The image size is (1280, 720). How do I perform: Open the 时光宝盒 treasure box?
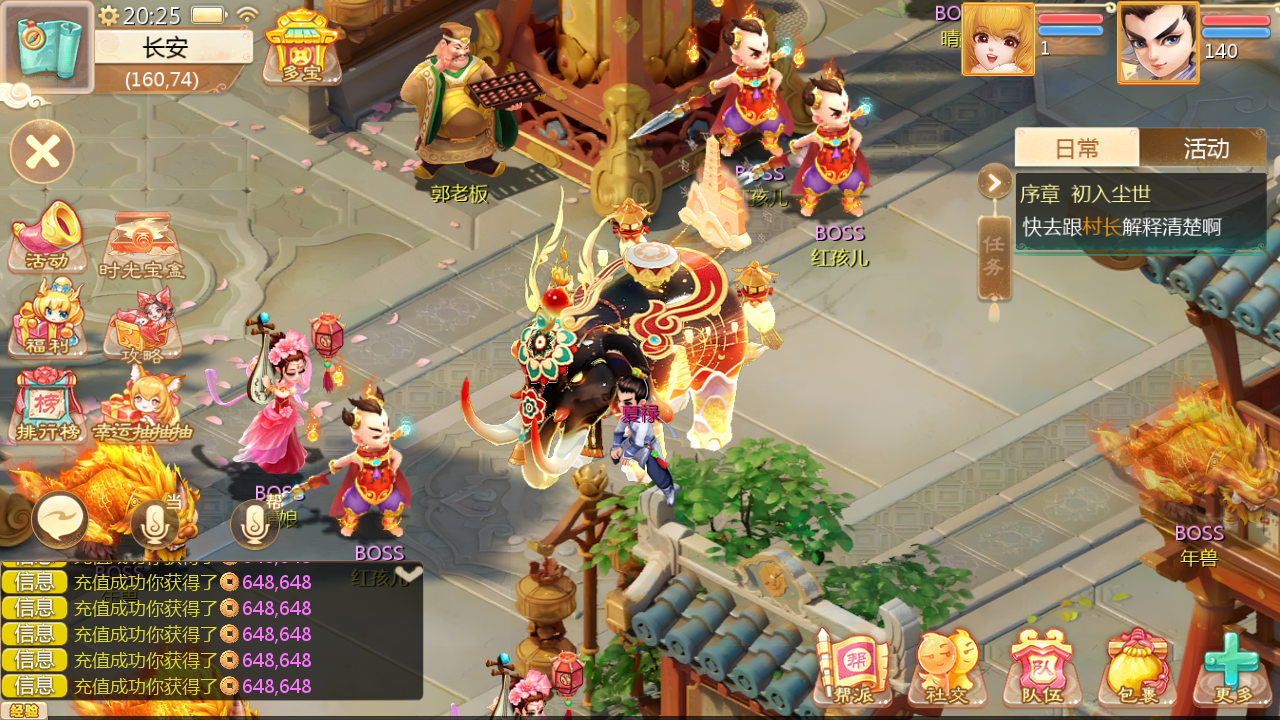pos(142,245)
